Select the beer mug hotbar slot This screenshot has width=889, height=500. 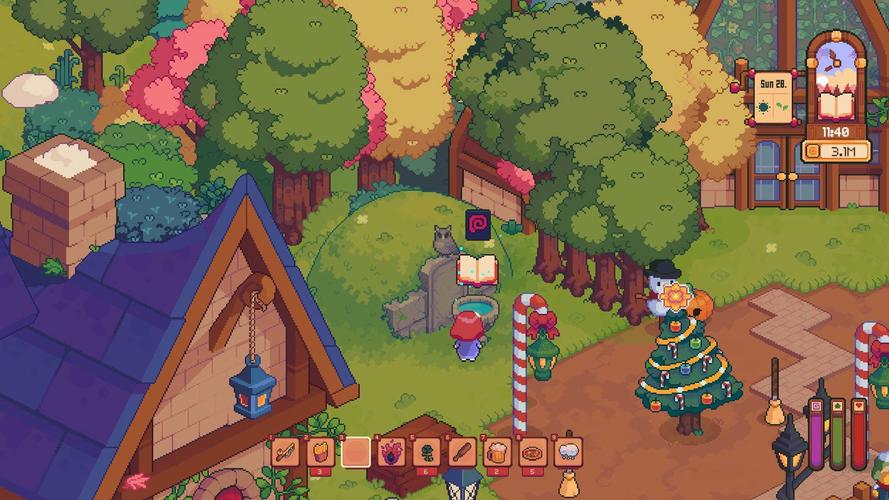(495, 452)
